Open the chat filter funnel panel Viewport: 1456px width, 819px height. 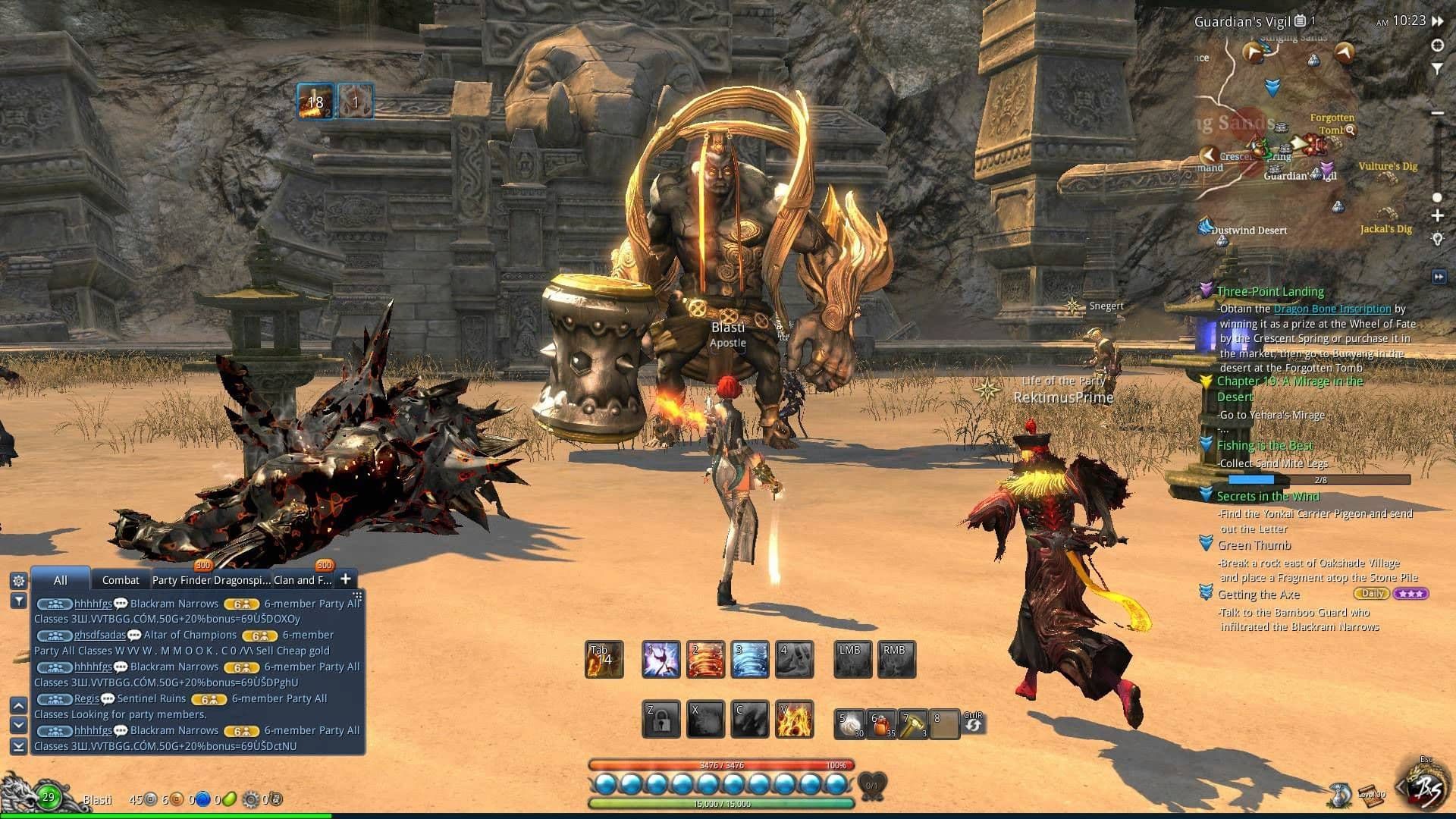click(x=18, y=602)
